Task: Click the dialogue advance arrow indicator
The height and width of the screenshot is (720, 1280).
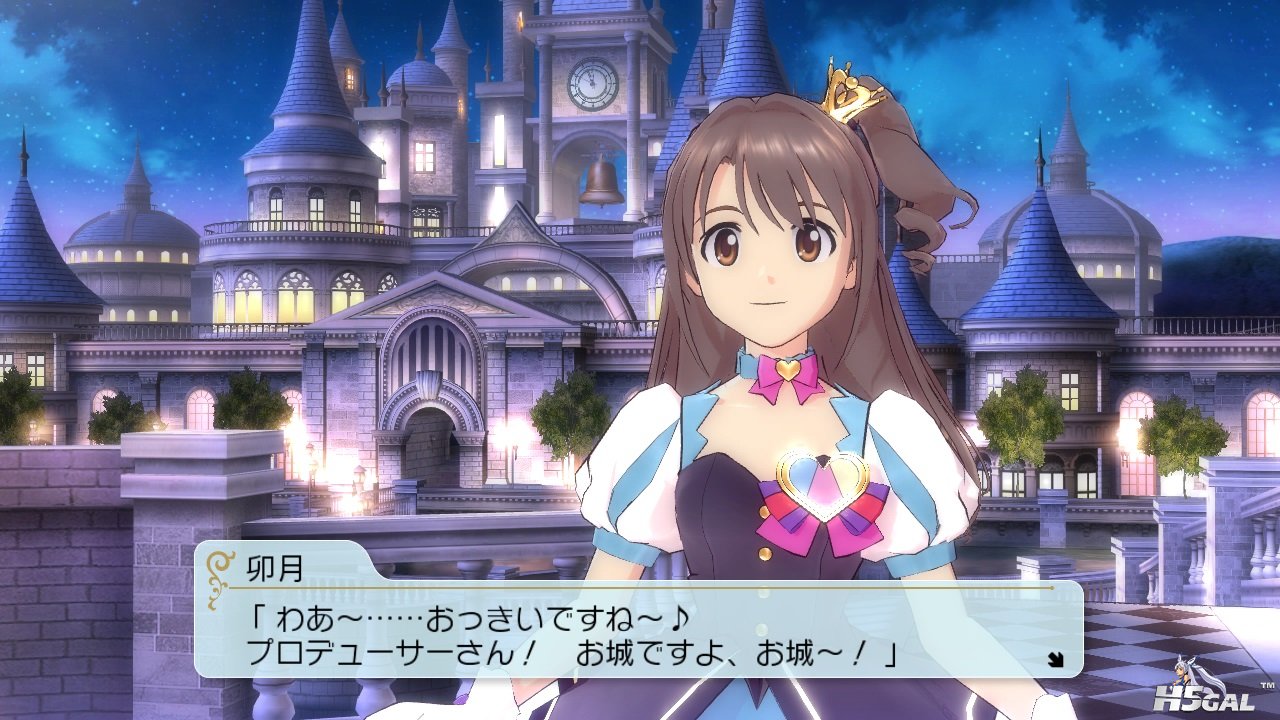Action: [x=1054, y=658]
